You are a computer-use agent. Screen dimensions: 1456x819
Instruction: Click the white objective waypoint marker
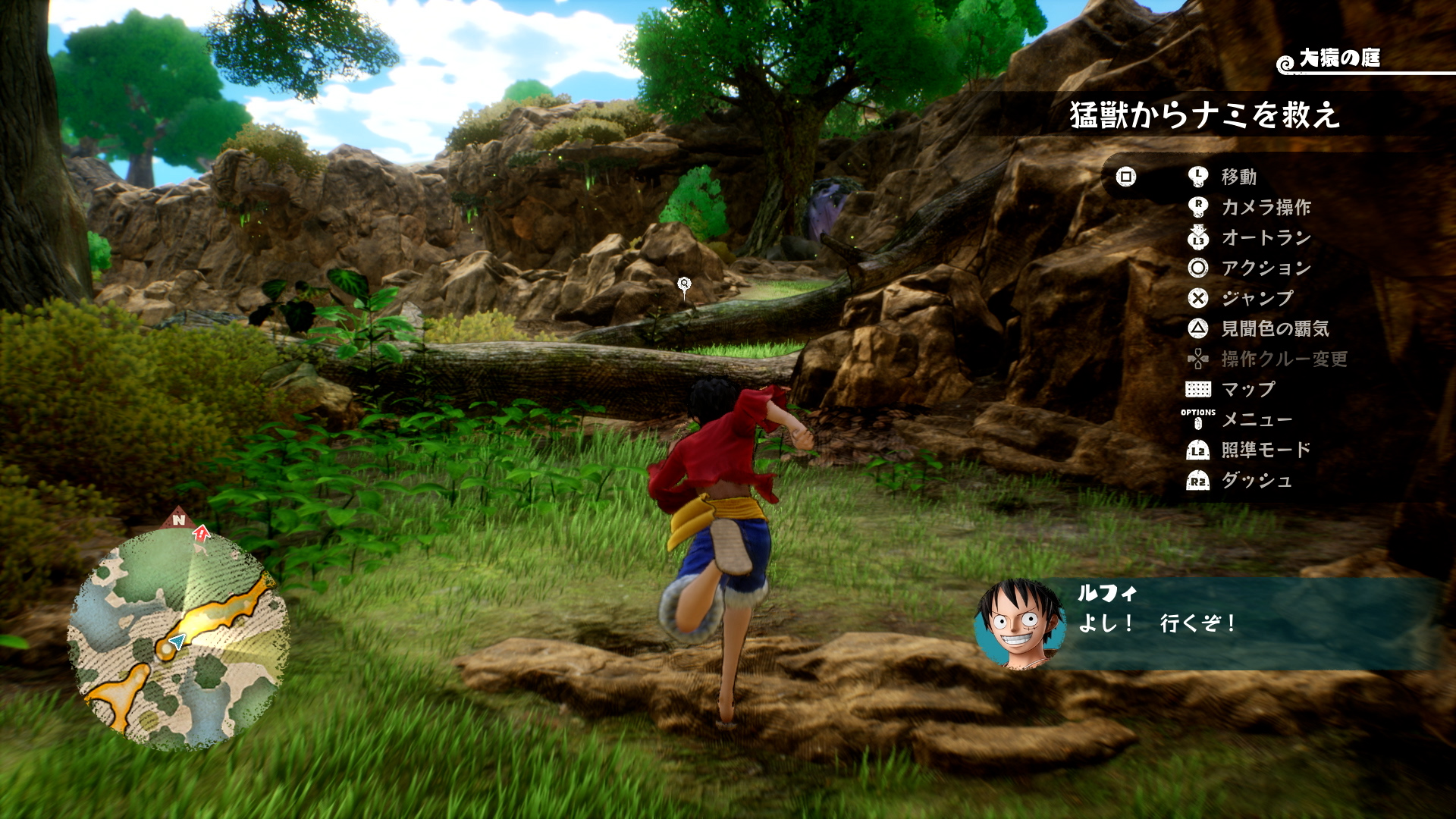coord(684,285)
